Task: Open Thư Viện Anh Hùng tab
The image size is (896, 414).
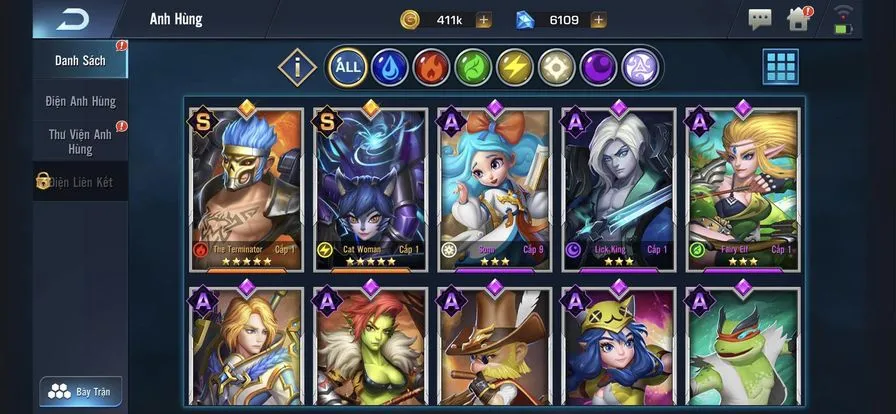Action: pos(80,141)
